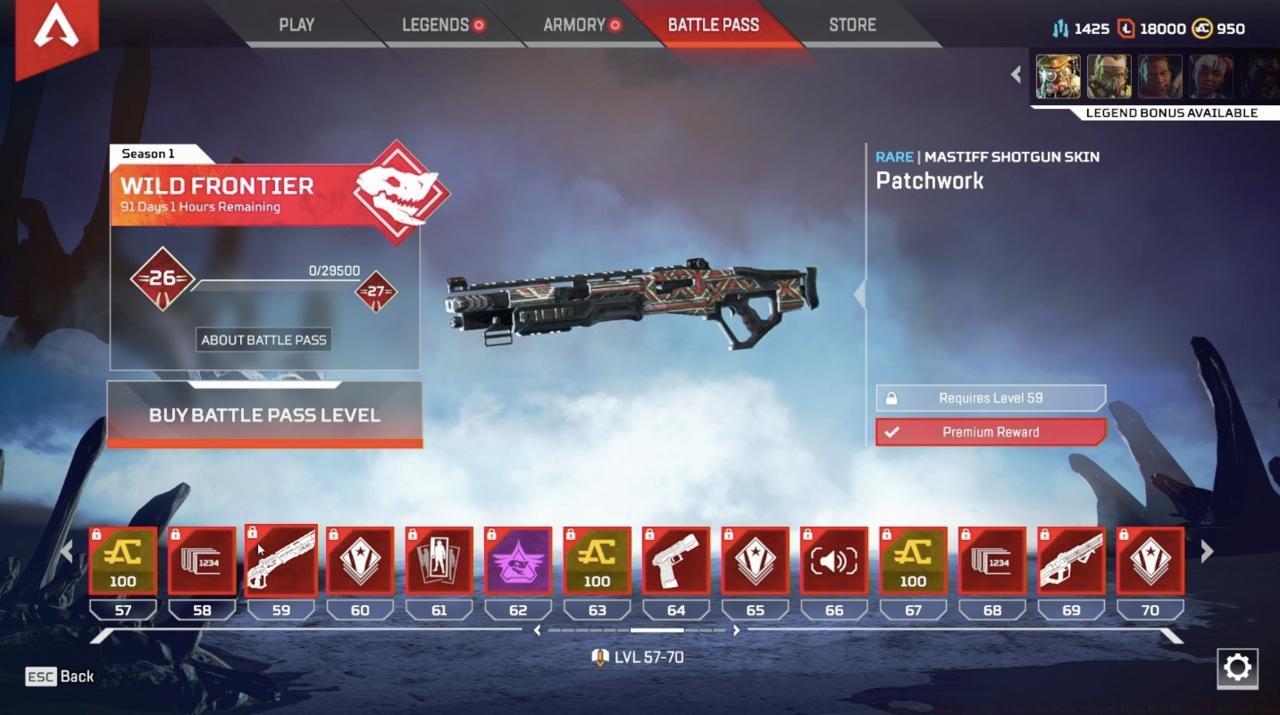Select the level 62 purple badge reward
The height and width of the screenshot is (715, 1280).
tap(518, 561)
